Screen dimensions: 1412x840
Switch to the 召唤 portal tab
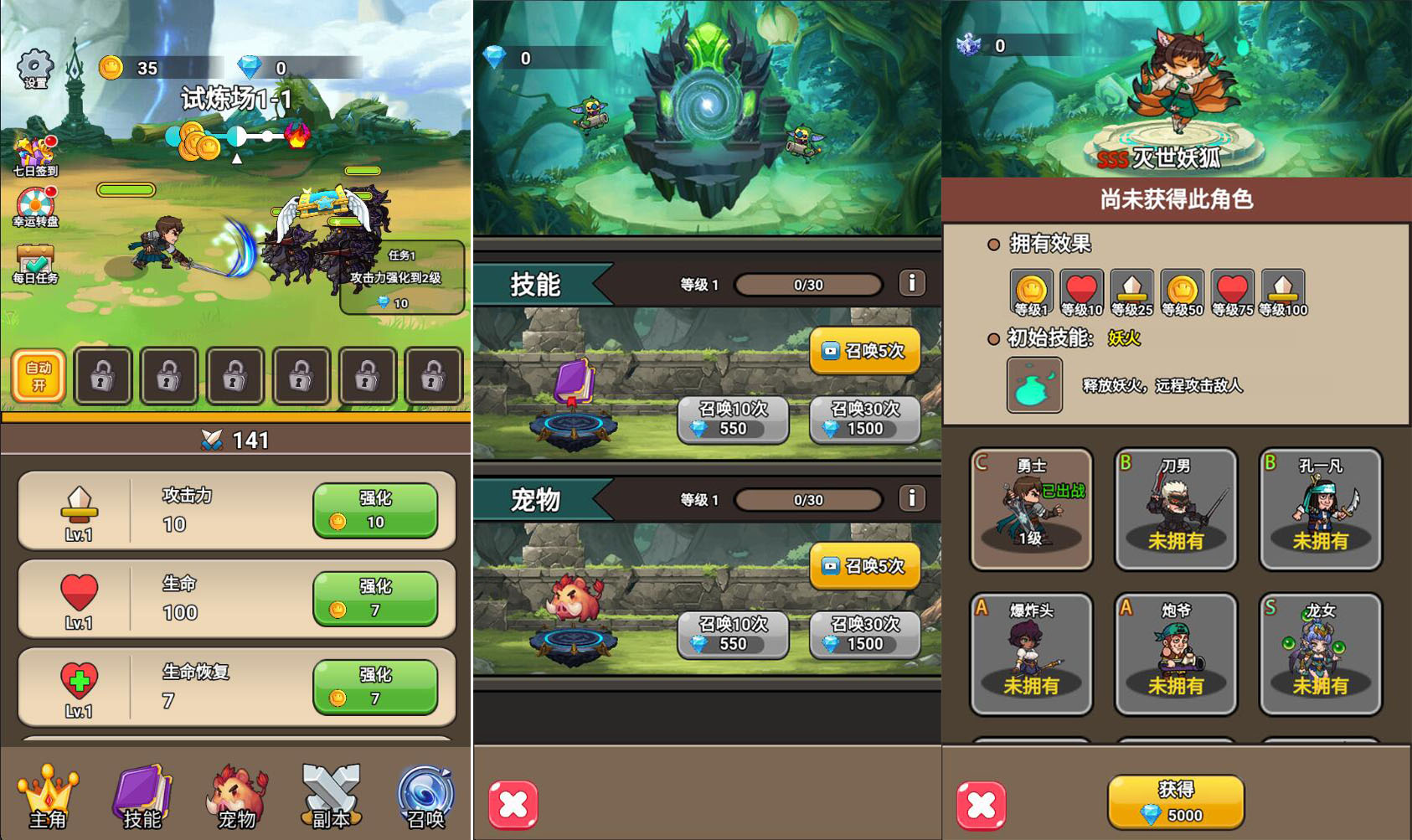(x=425, y=796)
